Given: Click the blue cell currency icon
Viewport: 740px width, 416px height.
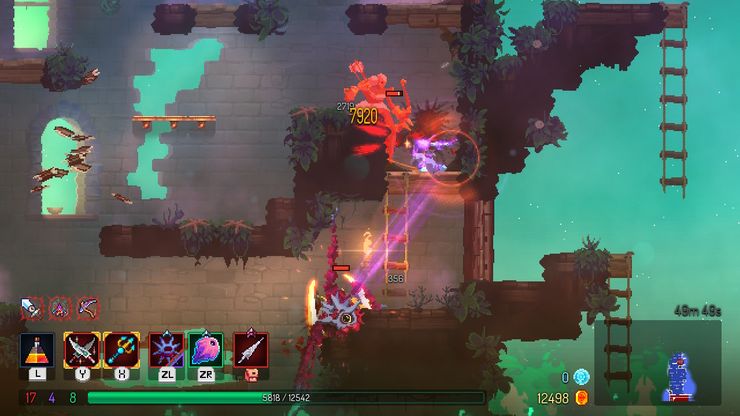Looking at the screenshot, I should 582,377.
